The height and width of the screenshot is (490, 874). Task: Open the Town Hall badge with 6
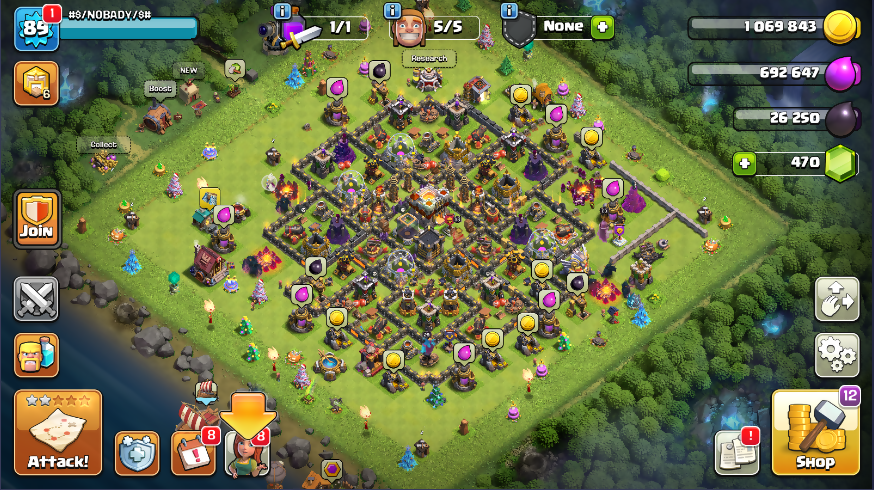coord(36,84)
